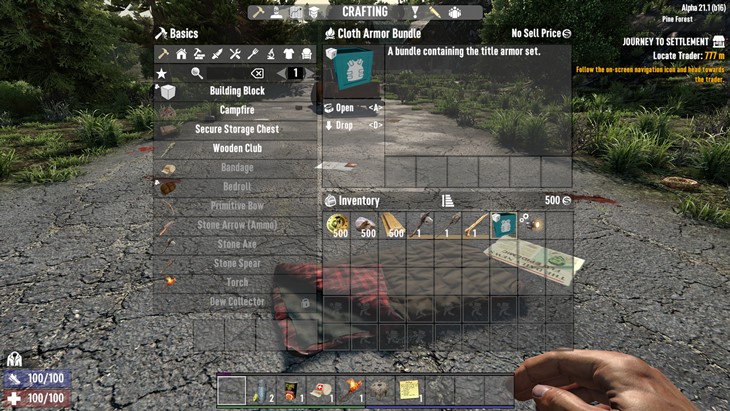
Task: Select the yellow note in the hotbar
Action: [x=410, y=389]
